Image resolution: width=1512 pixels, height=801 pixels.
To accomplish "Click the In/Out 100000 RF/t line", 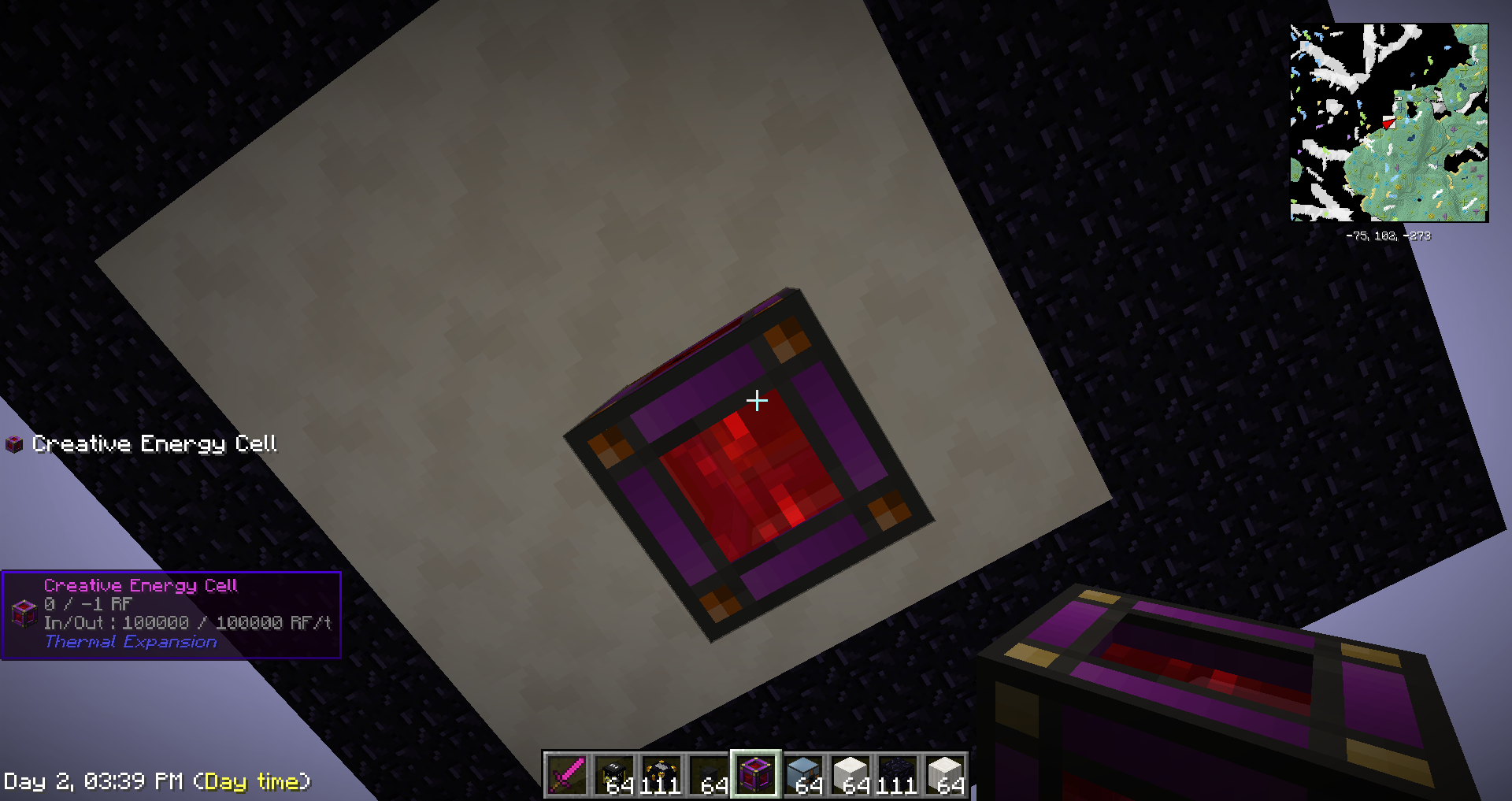I will [189, 622].
